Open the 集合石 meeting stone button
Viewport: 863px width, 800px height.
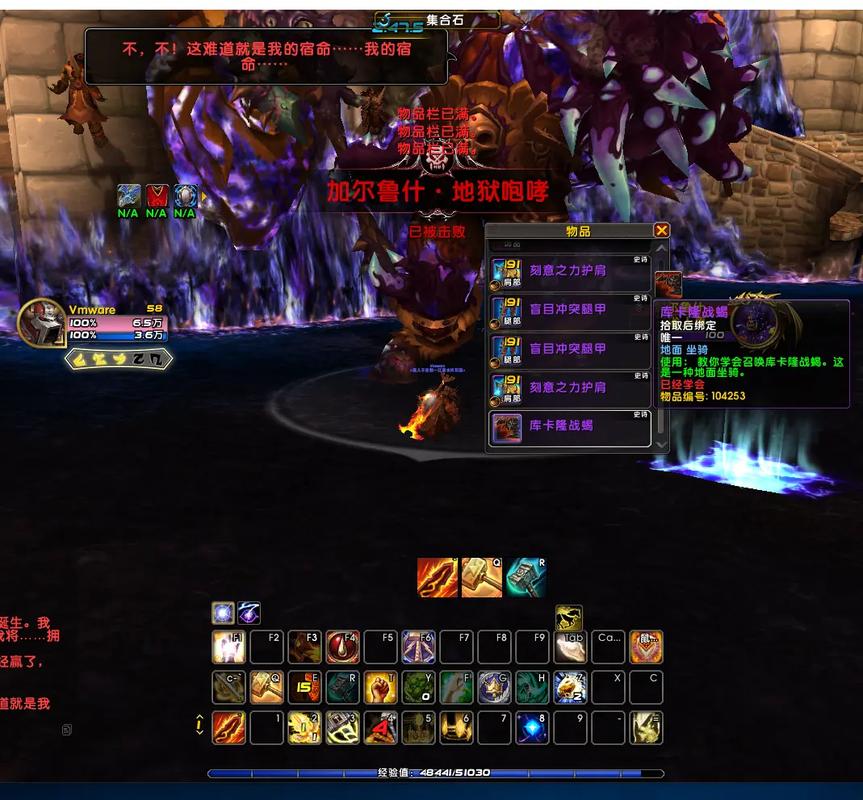pyautogui.click(x=437, y=19)
